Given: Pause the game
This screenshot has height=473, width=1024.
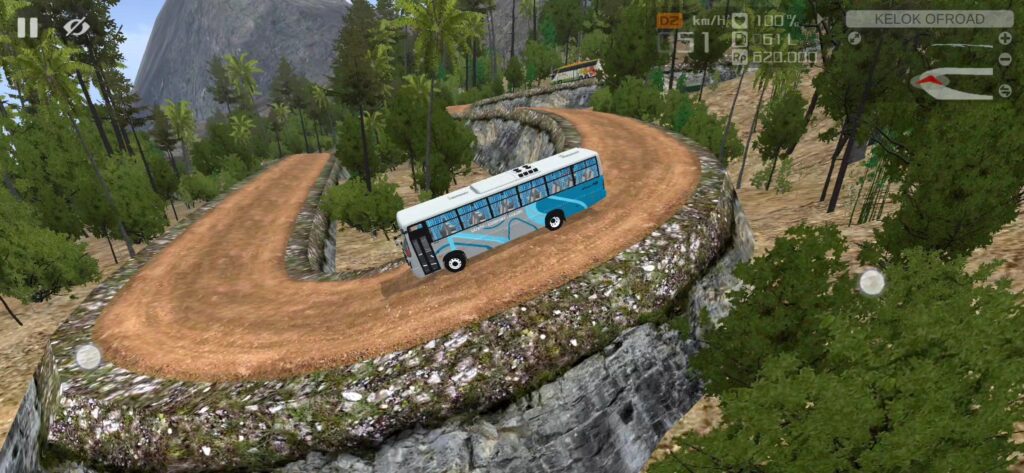Looking at the screenshot, I should click(27, 27).
